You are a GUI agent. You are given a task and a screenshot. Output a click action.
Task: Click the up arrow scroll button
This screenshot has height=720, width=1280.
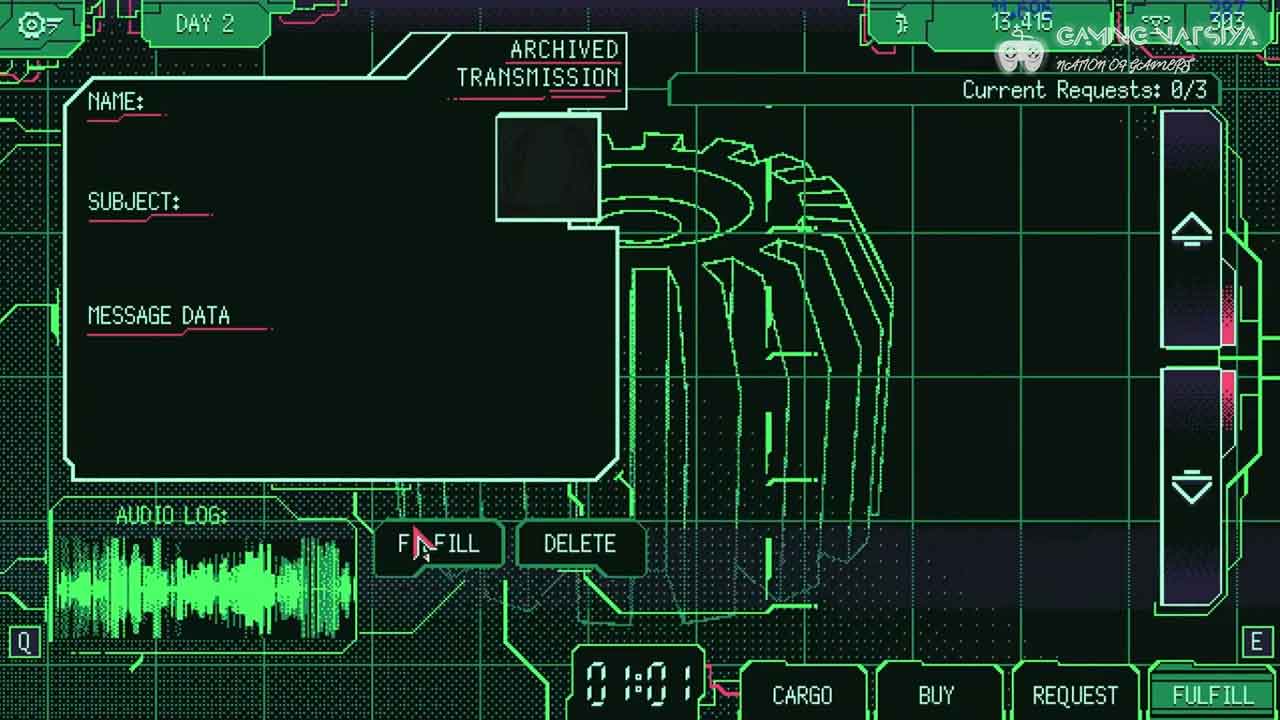click(1191, 230)
